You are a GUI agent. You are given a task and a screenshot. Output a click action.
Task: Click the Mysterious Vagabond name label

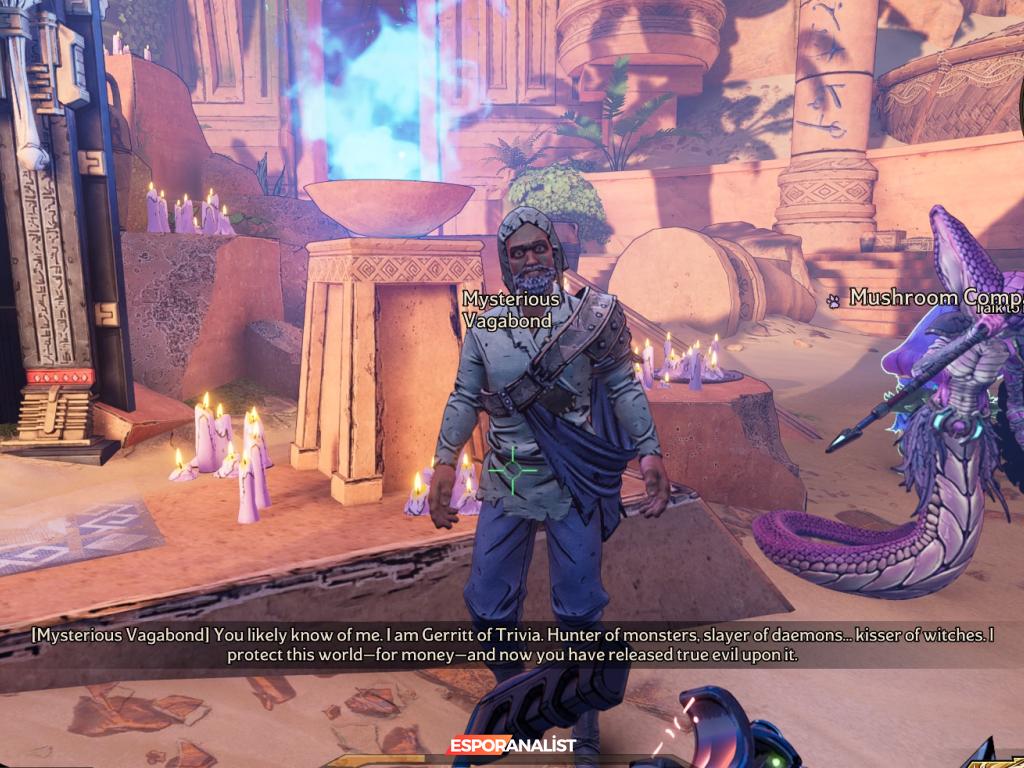tap(511, 309)
